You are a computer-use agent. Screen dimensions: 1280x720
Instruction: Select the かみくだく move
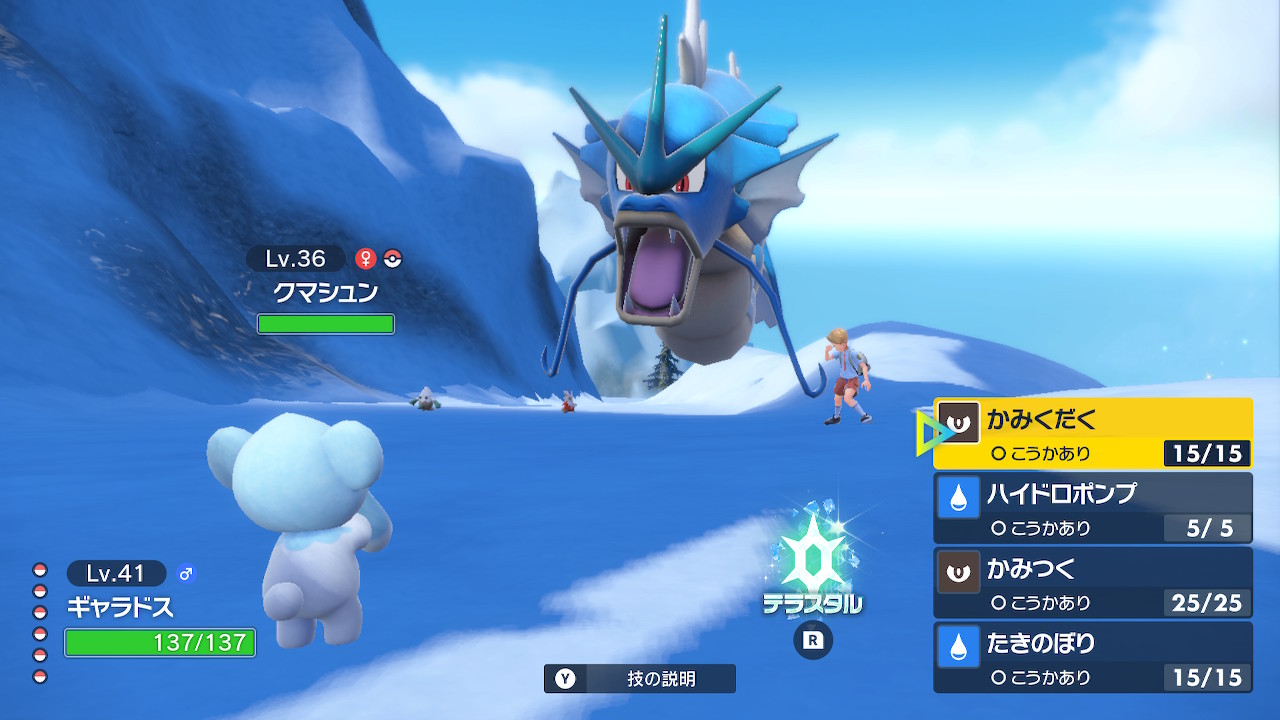click(x=1092, y=433)
